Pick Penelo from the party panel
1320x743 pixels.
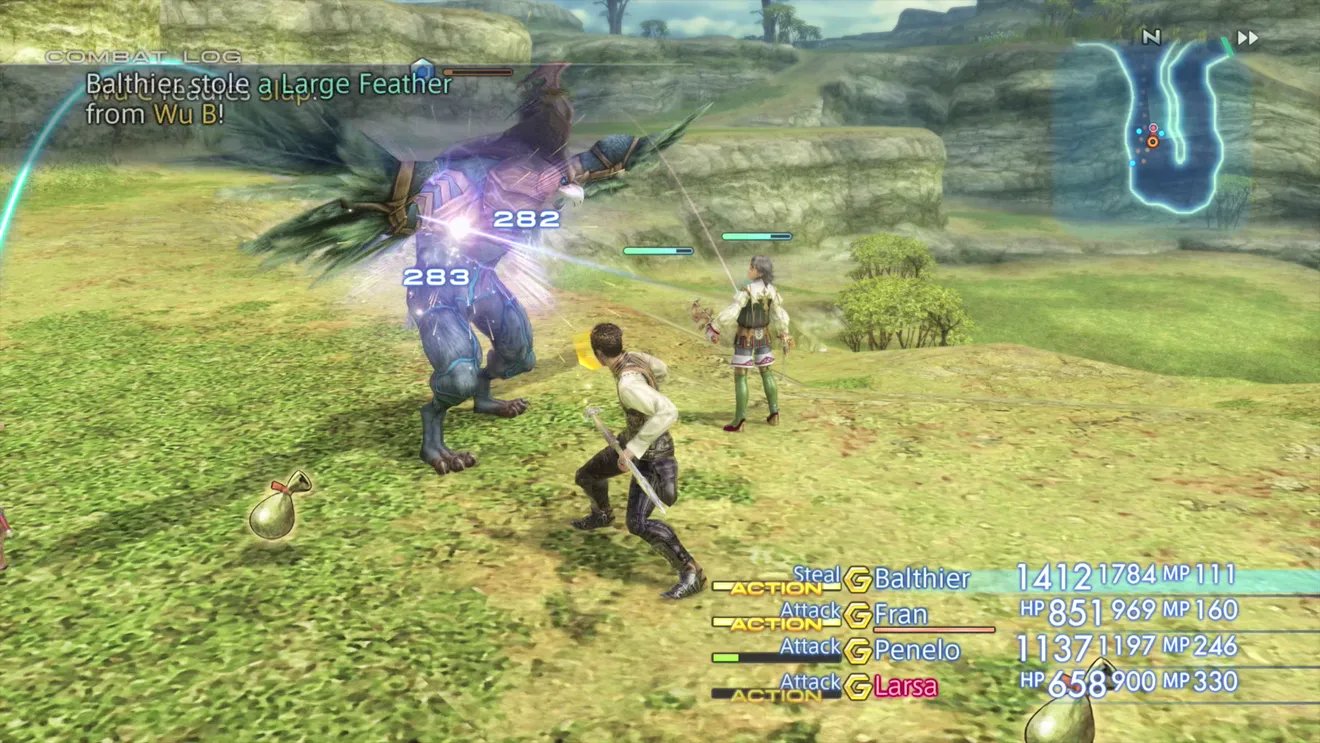[x=916, y=650]
